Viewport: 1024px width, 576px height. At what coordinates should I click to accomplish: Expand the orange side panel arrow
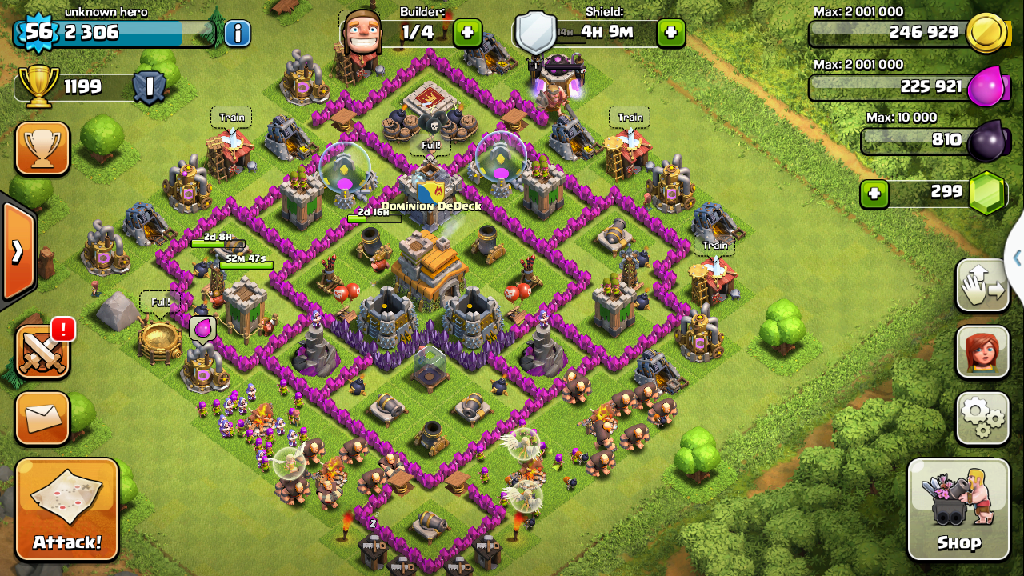pyautogui.click(x=16, y=250)
